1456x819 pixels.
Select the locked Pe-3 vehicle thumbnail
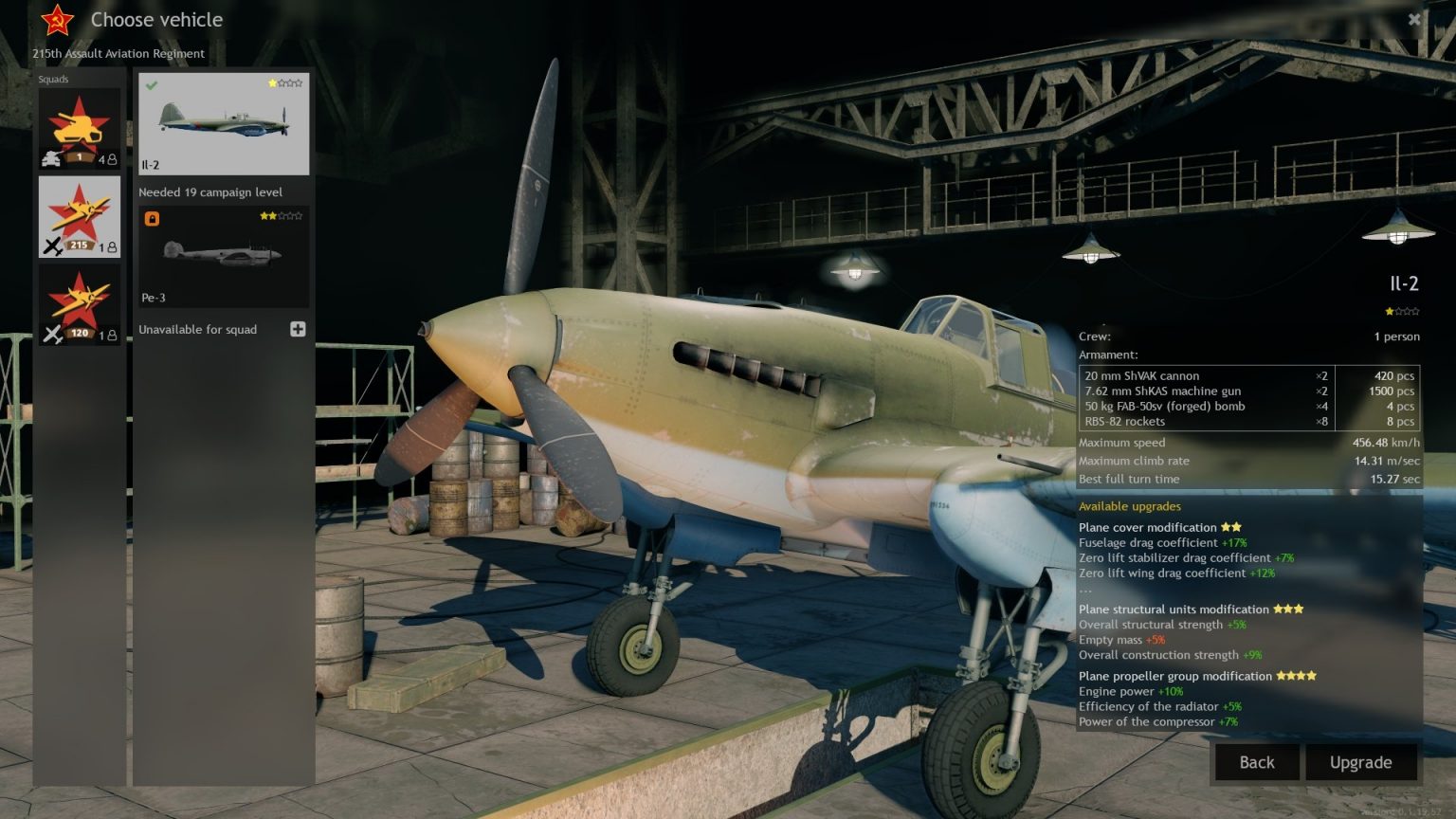click(223, 256)
